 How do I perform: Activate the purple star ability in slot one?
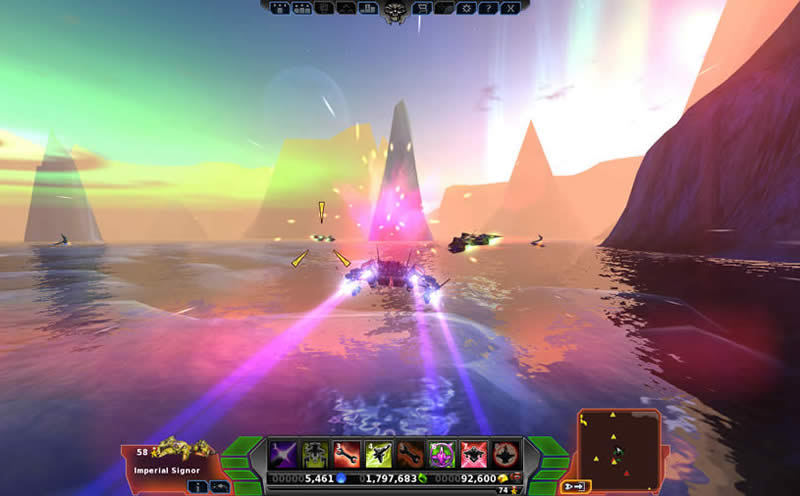pos(283,454)
